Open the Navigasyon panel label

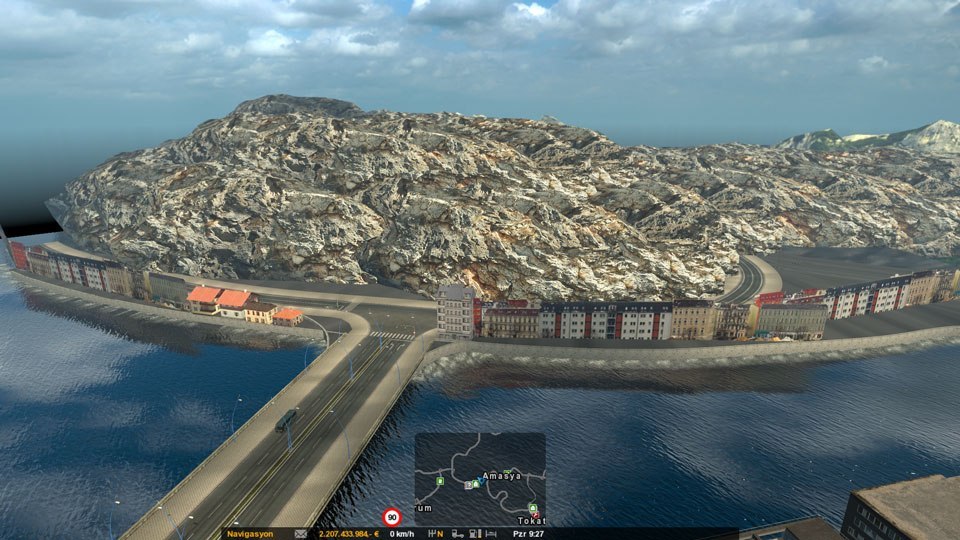pos(250,534)
